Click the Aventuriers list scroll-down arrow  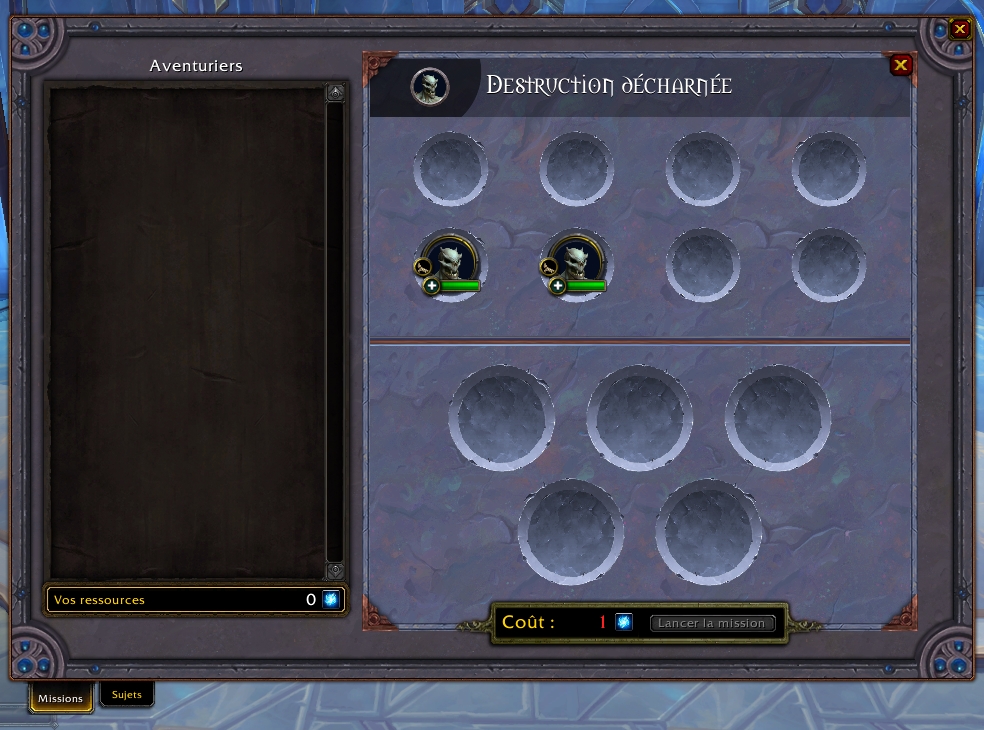coord(335,570)
